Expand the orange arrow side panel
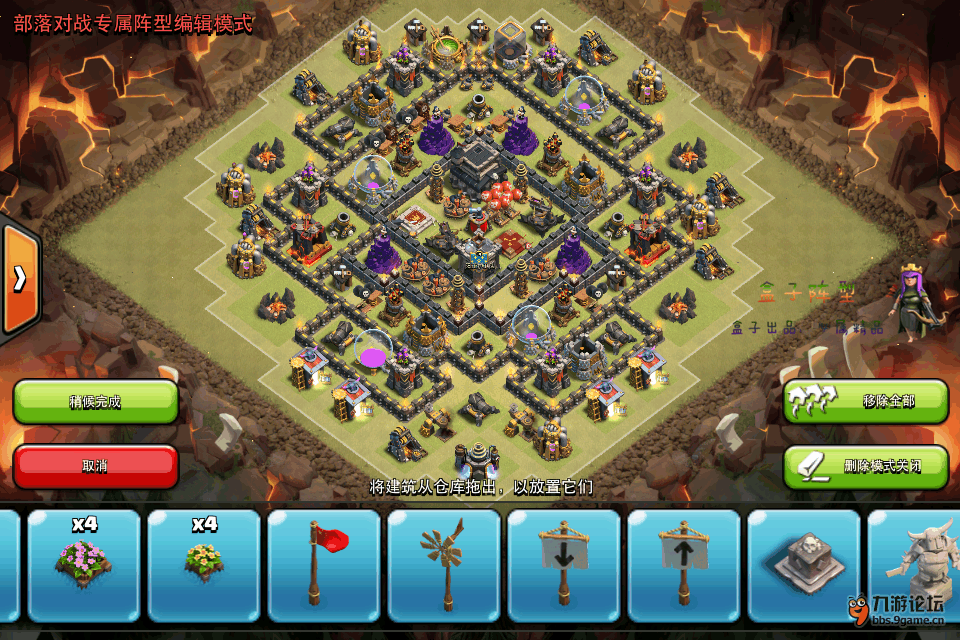Viewport: 960px width, 640px height. (18, 279)
